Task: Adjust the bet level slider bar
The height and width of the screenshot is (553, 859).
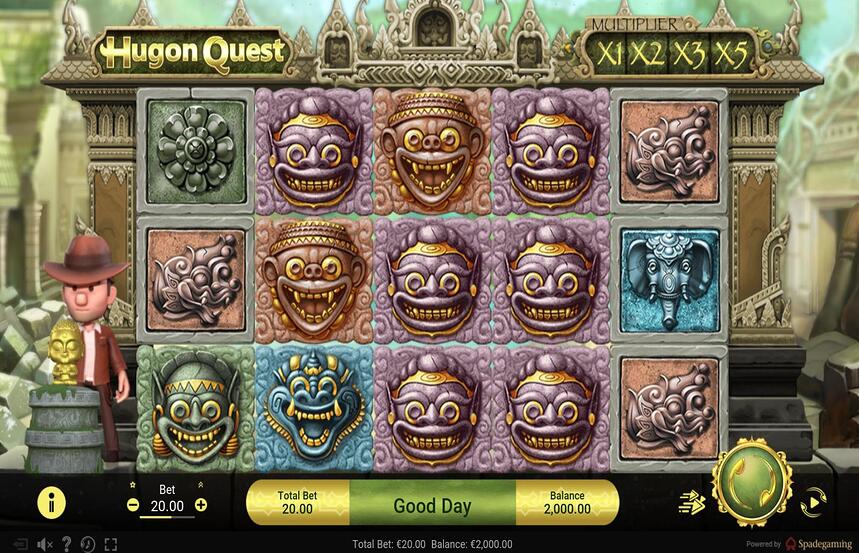Action: (x=167, y=517)
